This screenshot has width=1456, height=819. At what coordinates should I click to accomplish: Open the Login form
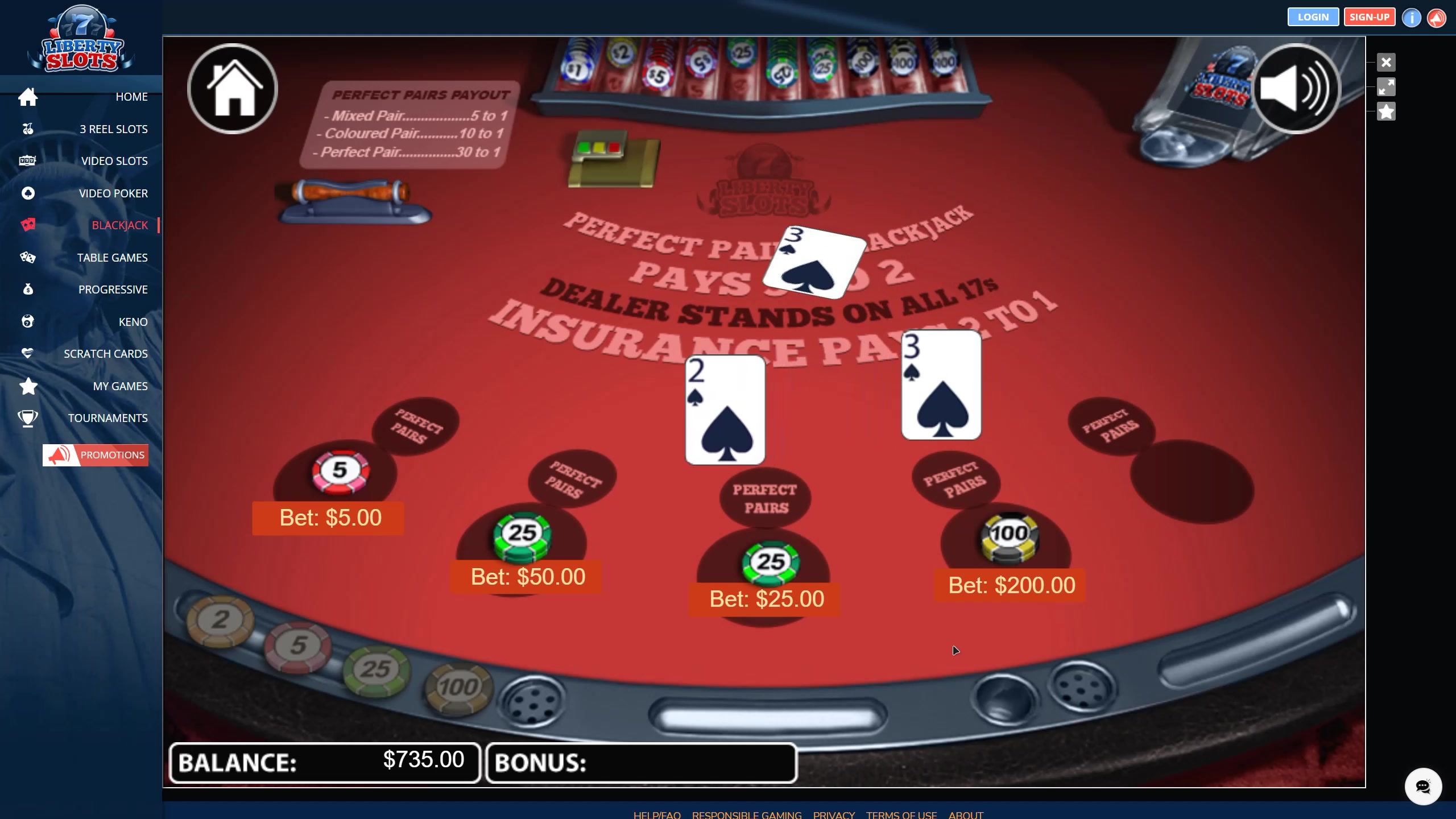[x=1313, y=17]
